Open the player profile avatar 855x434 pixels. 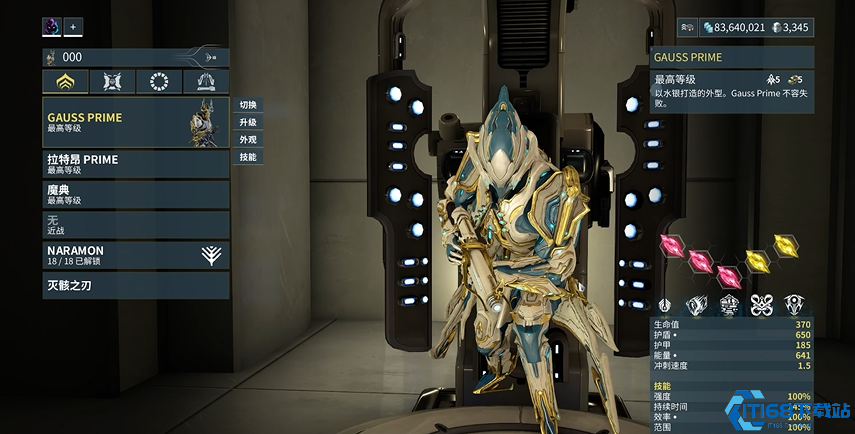tap(52, 26)
